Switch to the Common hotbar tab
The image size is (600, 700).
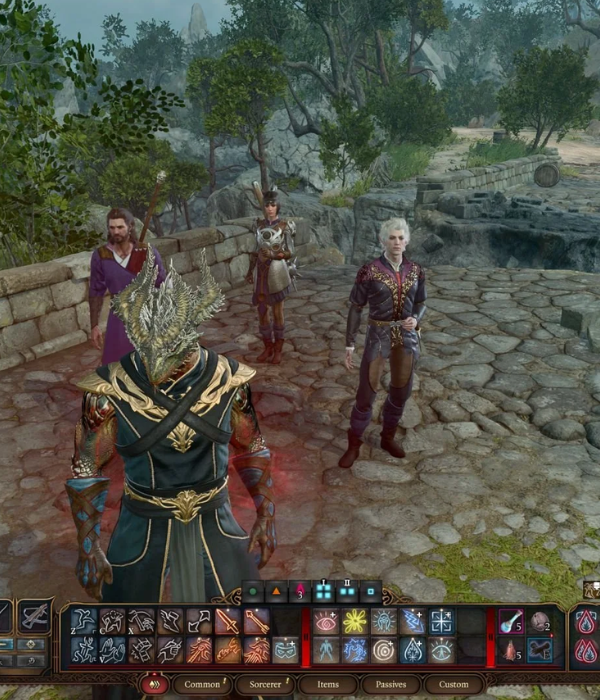pos(204,685)
